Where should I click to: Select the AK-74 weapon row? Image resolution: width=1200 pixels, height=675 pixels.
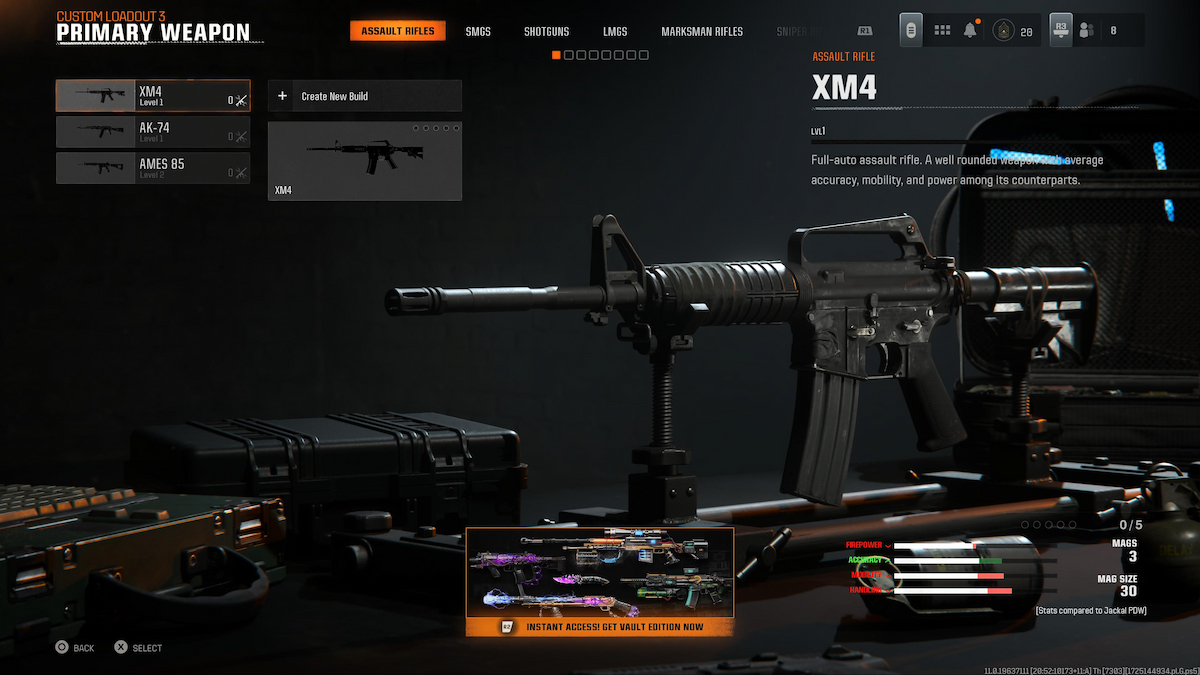click(153, 132)
